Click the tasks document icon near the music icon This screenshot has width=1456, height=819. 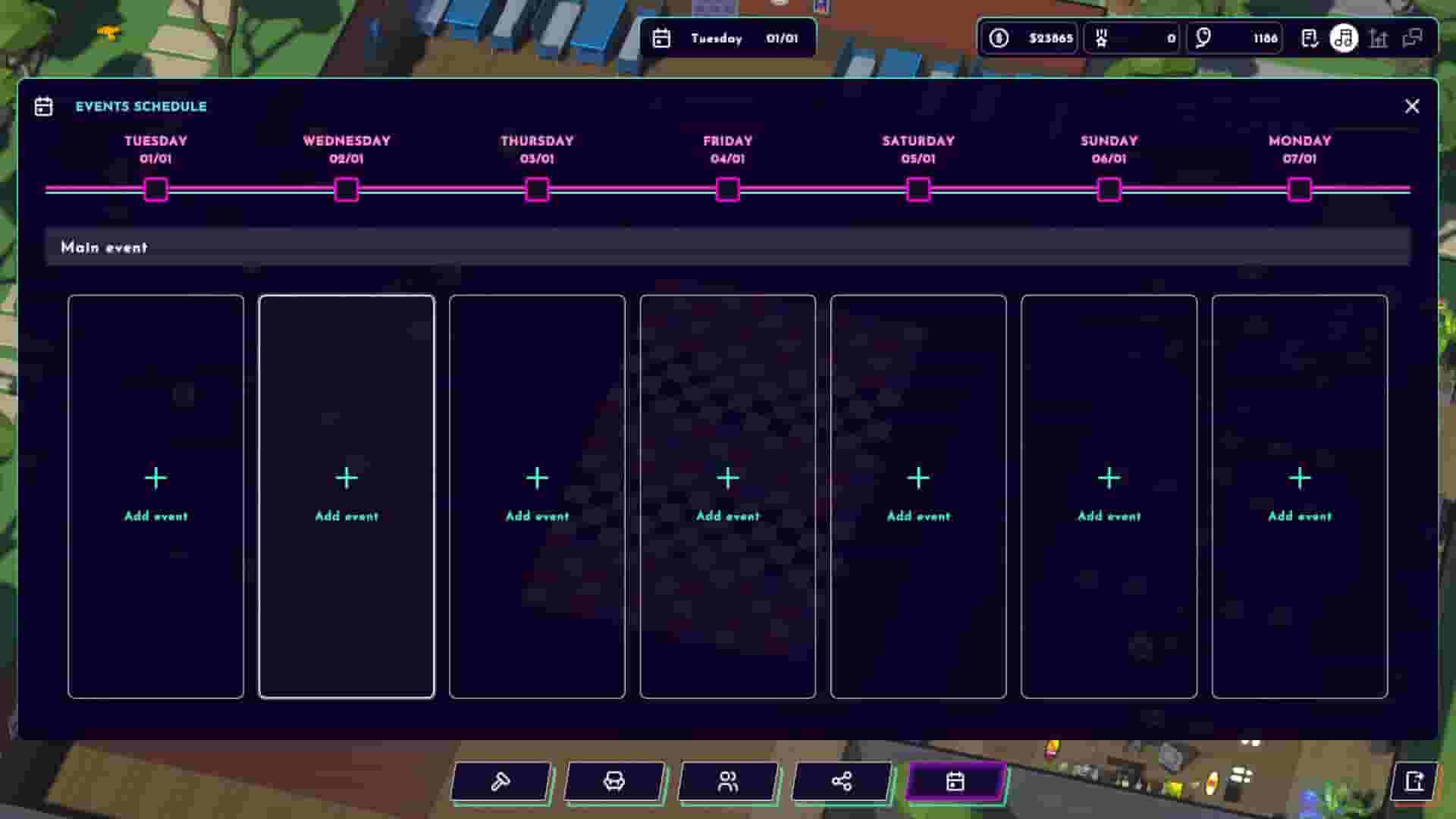click(1310, 39)
